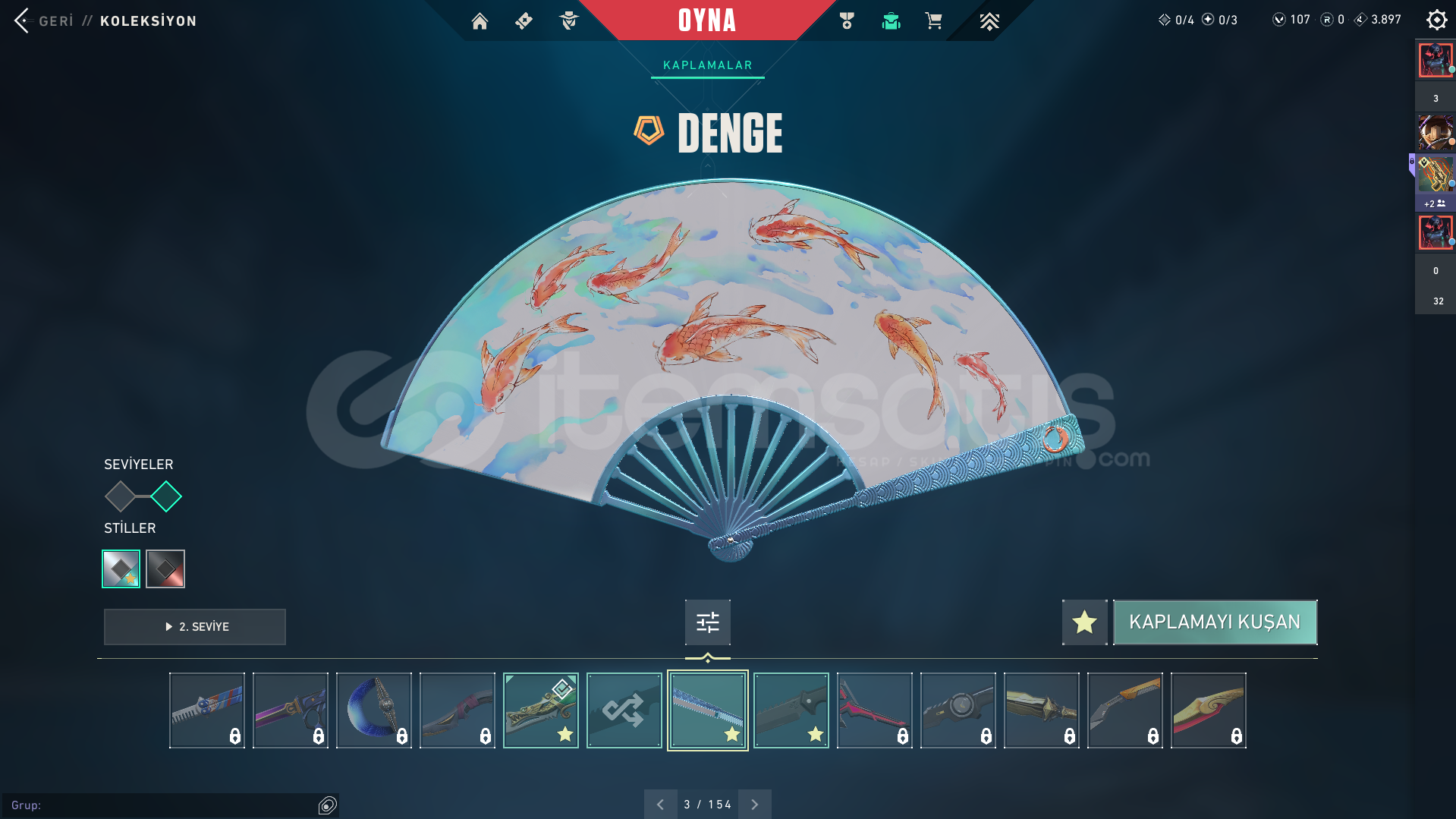The width and height of the screenshot is (1456, 819).
Task: Go back using the GERİ arrow
Action: [23, 20]
